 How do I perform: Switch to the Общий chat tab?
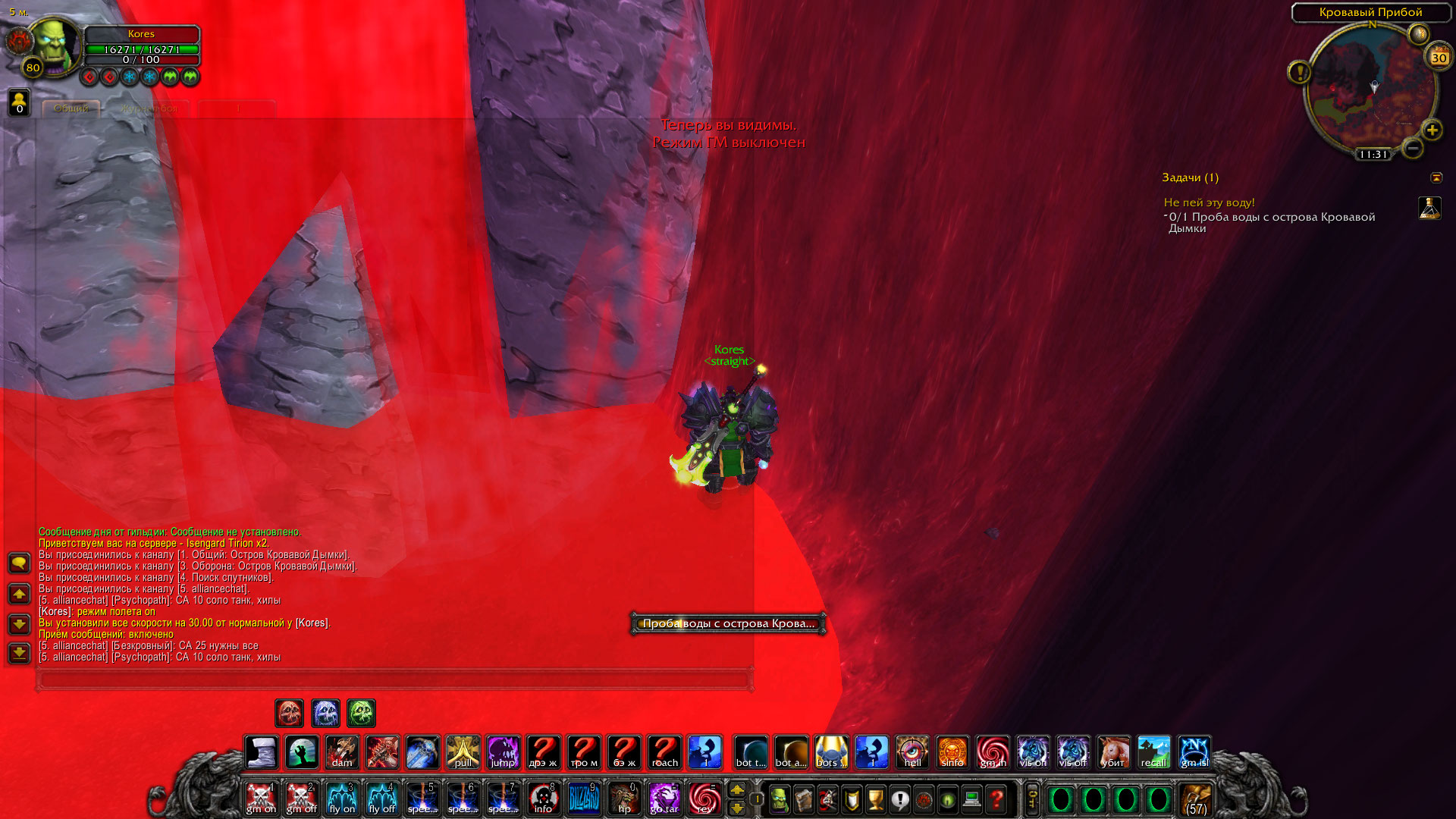tap(71, 108)
